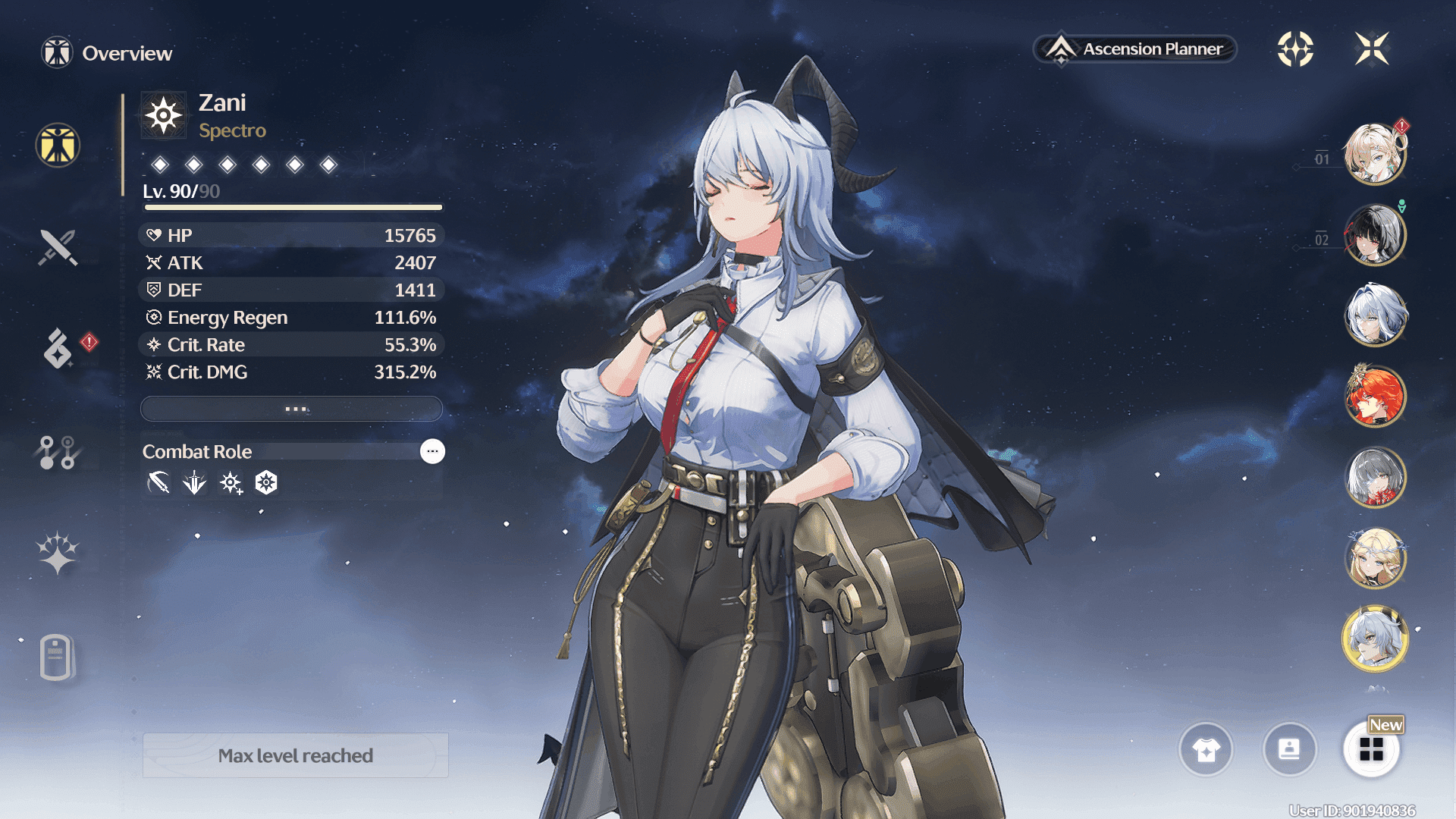
Task: Select the Forte skill tree tab
Action: coord(58,452)
